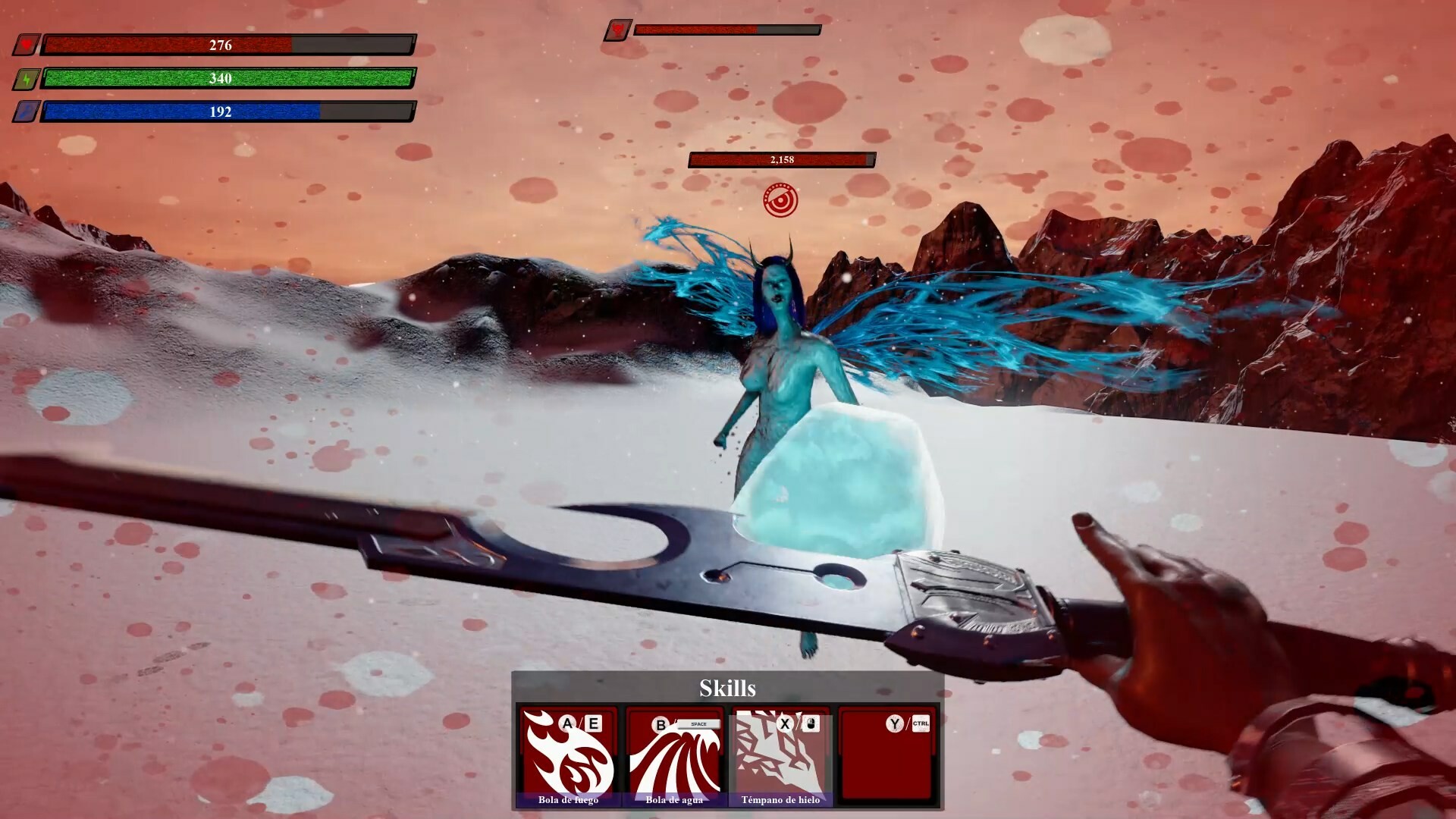
Task: Click the blue mana icon
Action: (x=26, y=111)
